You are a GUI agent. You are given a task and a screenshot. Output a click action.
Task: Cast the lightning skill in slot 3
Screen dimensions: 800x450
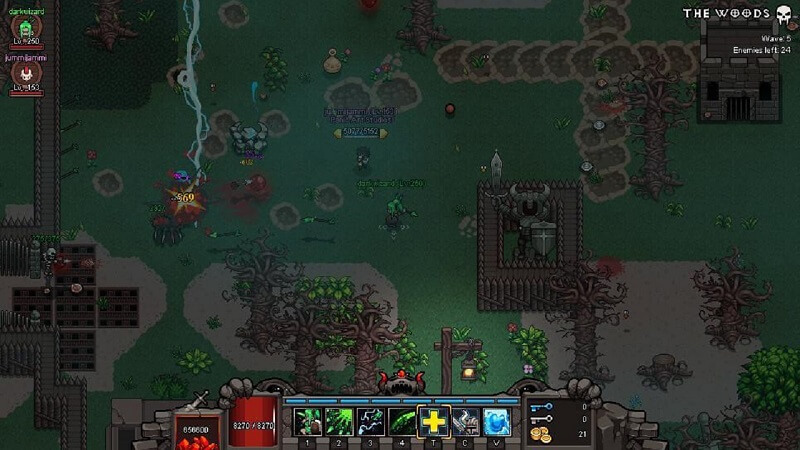pos(371,423)
